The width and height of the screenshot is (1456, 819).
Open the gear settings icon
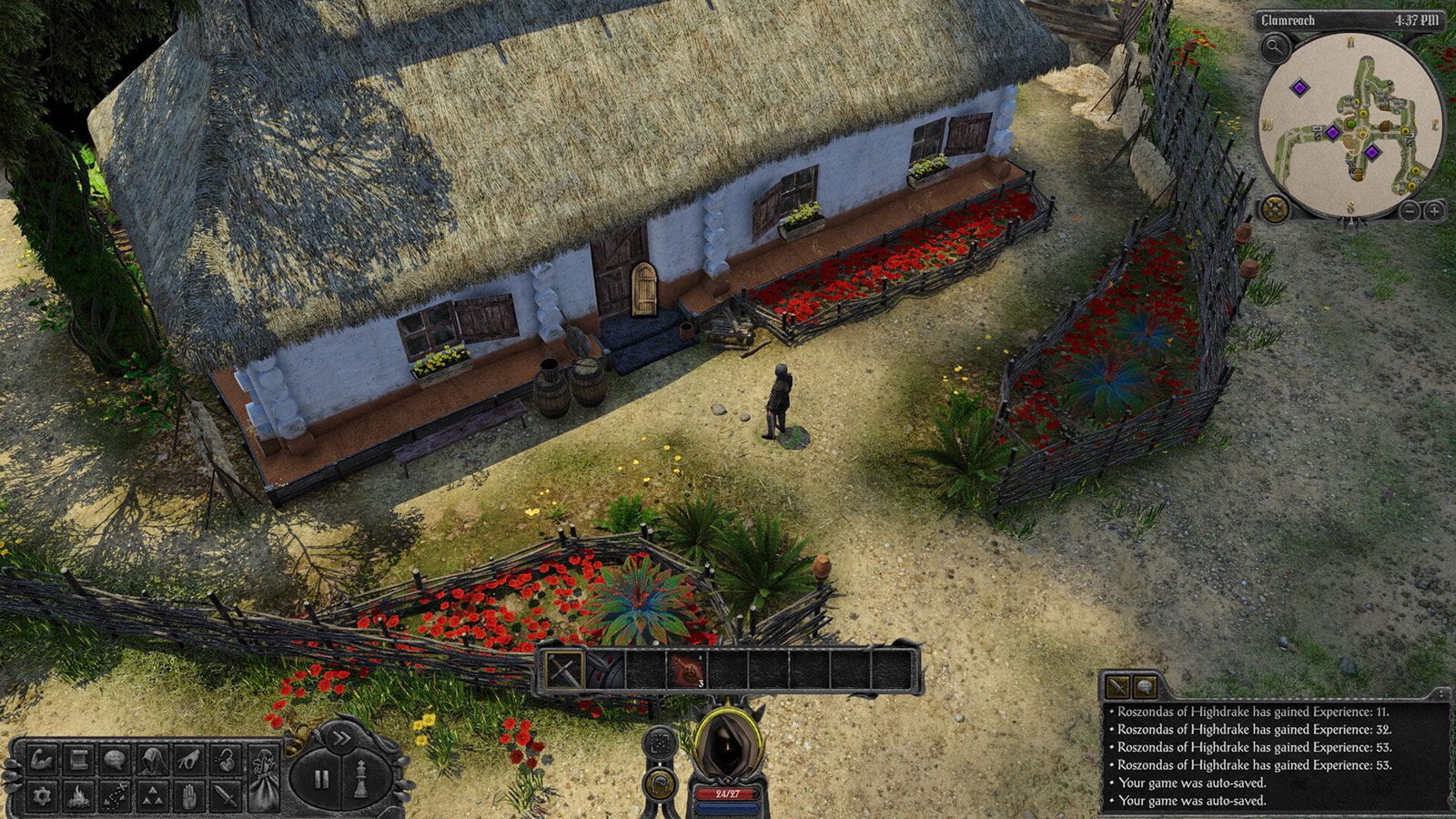click(42, 797)
